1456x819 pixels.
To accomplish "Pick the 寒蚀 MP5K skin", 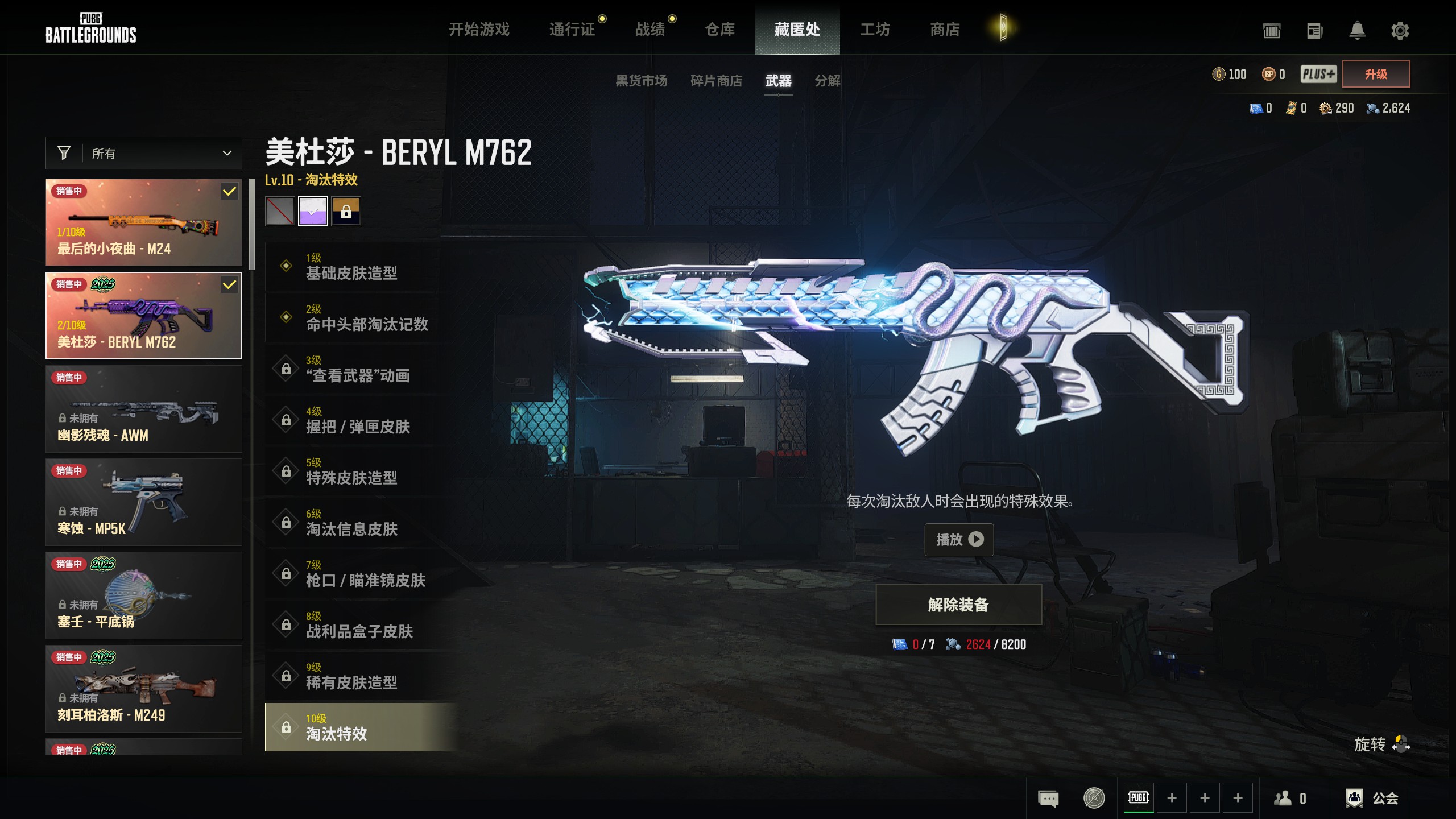I will (144, 502).
